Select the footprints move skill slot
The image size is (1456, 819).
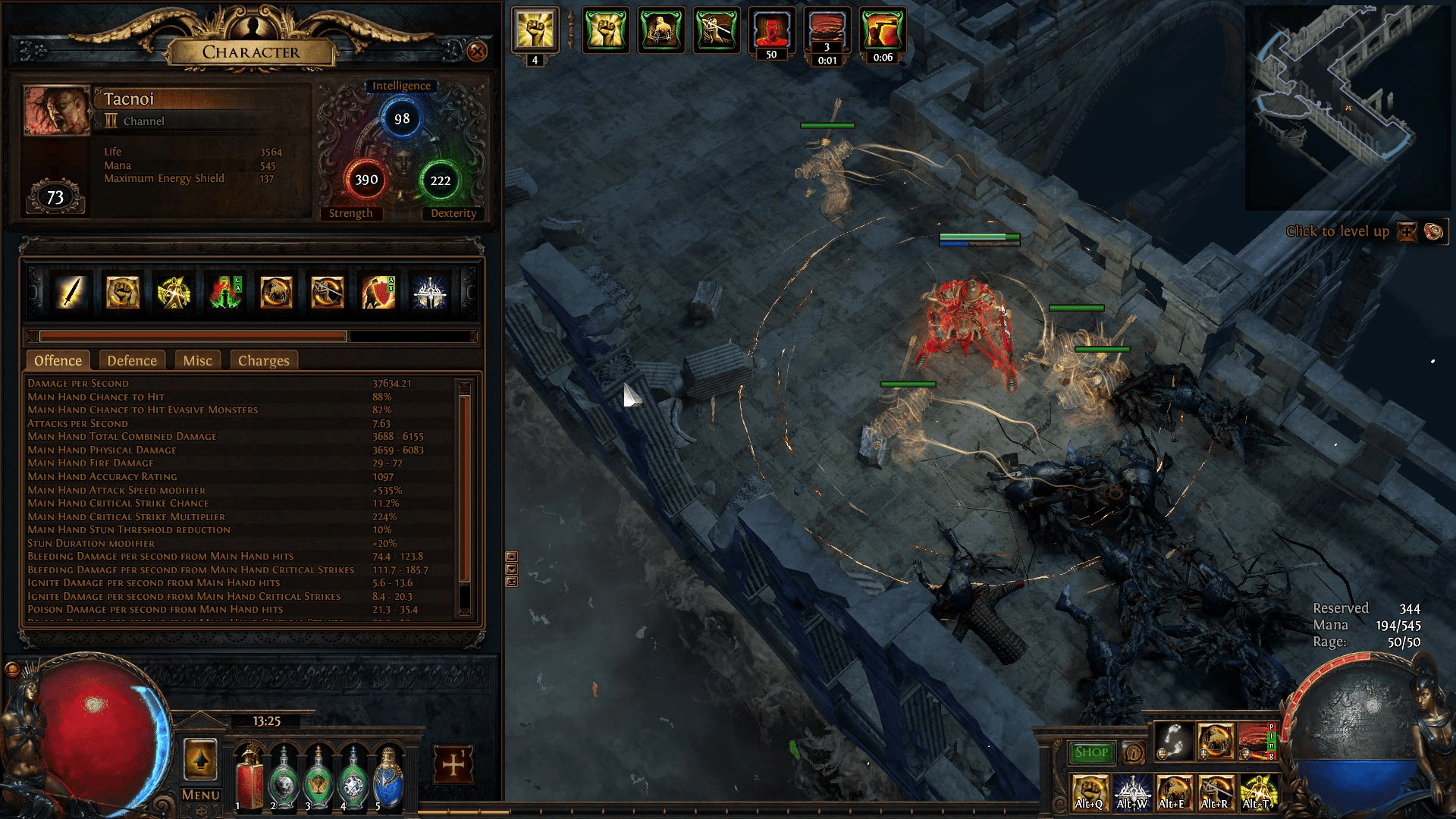point(1173,742)
